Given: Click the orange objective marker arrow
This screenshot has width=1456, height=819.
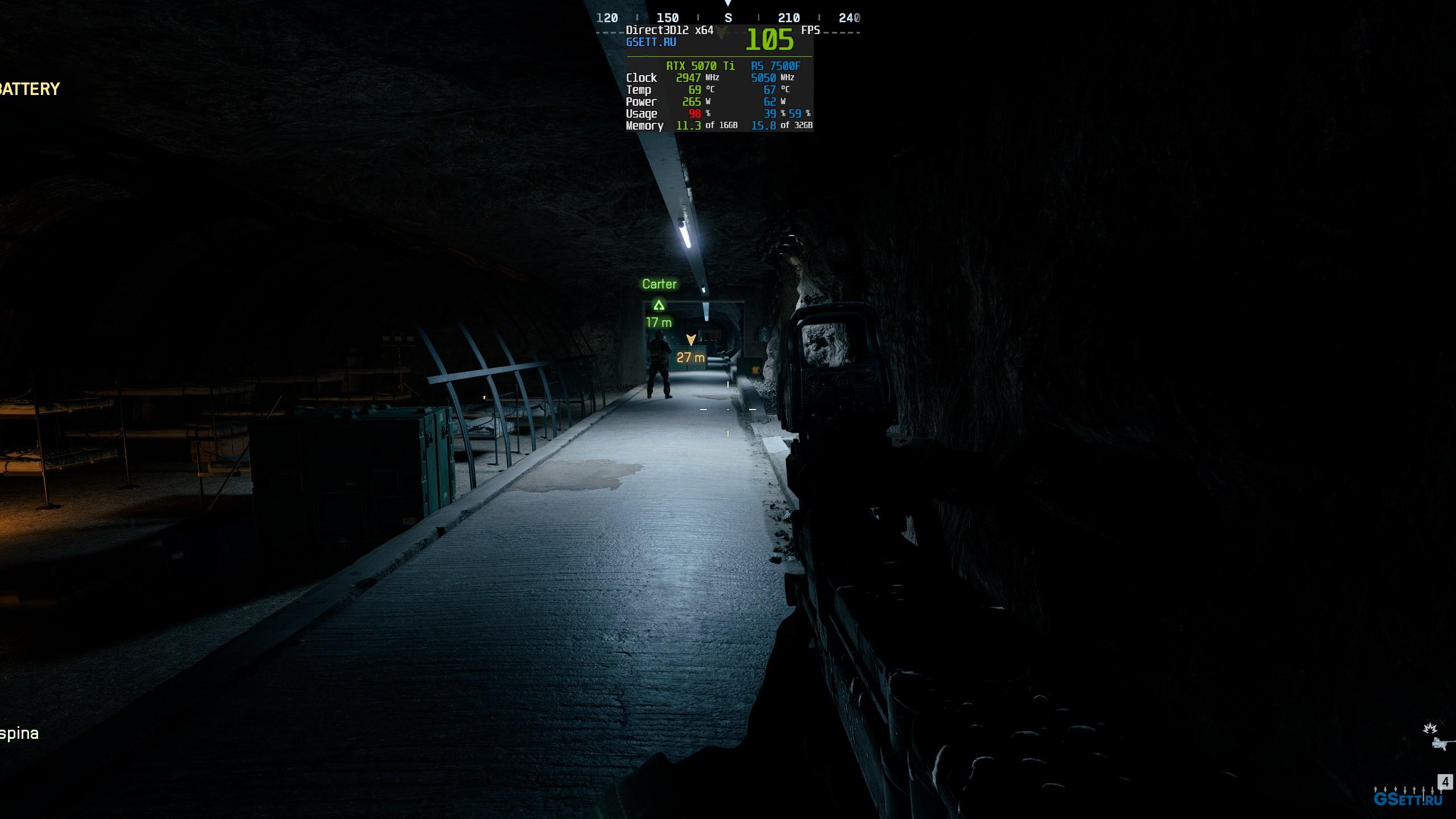Looking at the screenshot, I should [691, 340].
